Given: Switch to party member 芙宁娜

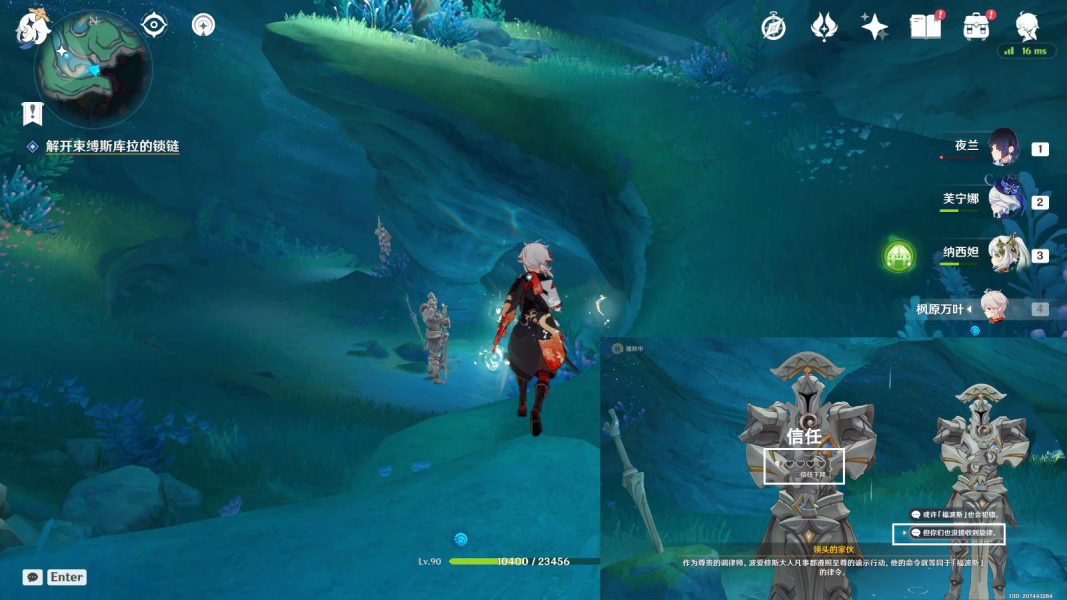Looking at the screenshot, I should 1002,200.
